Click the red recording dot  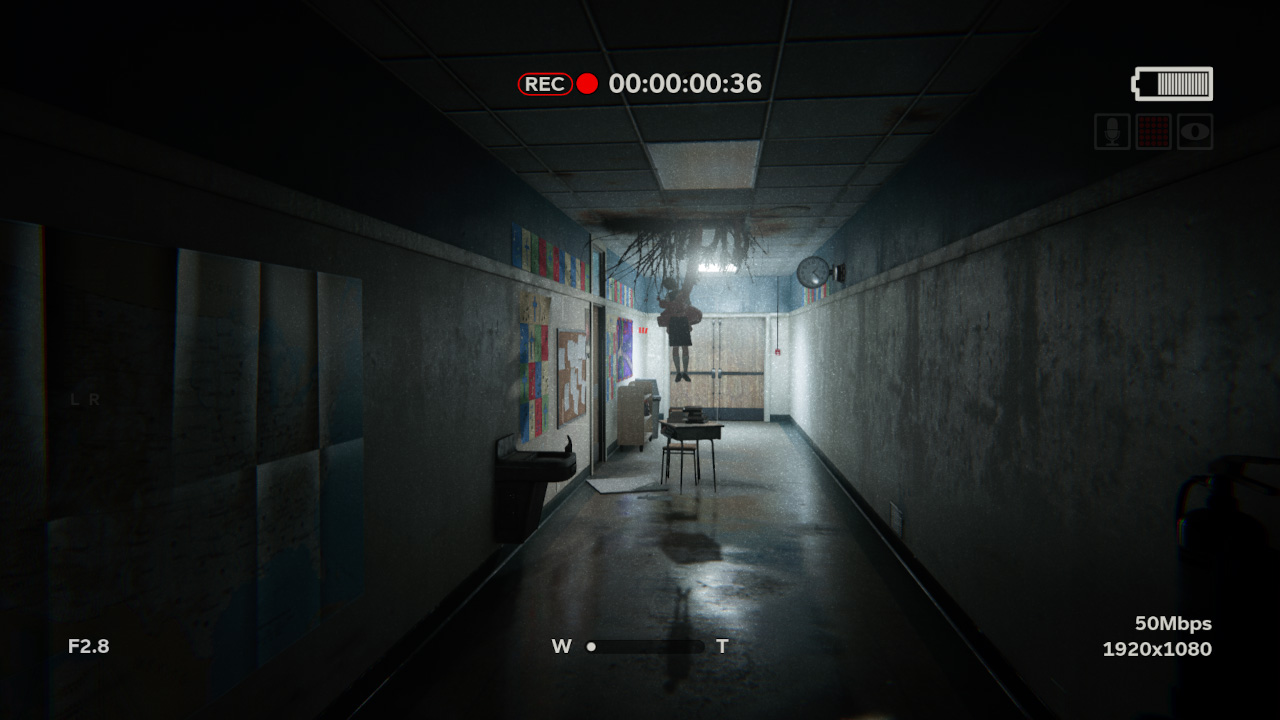[588, 85]
